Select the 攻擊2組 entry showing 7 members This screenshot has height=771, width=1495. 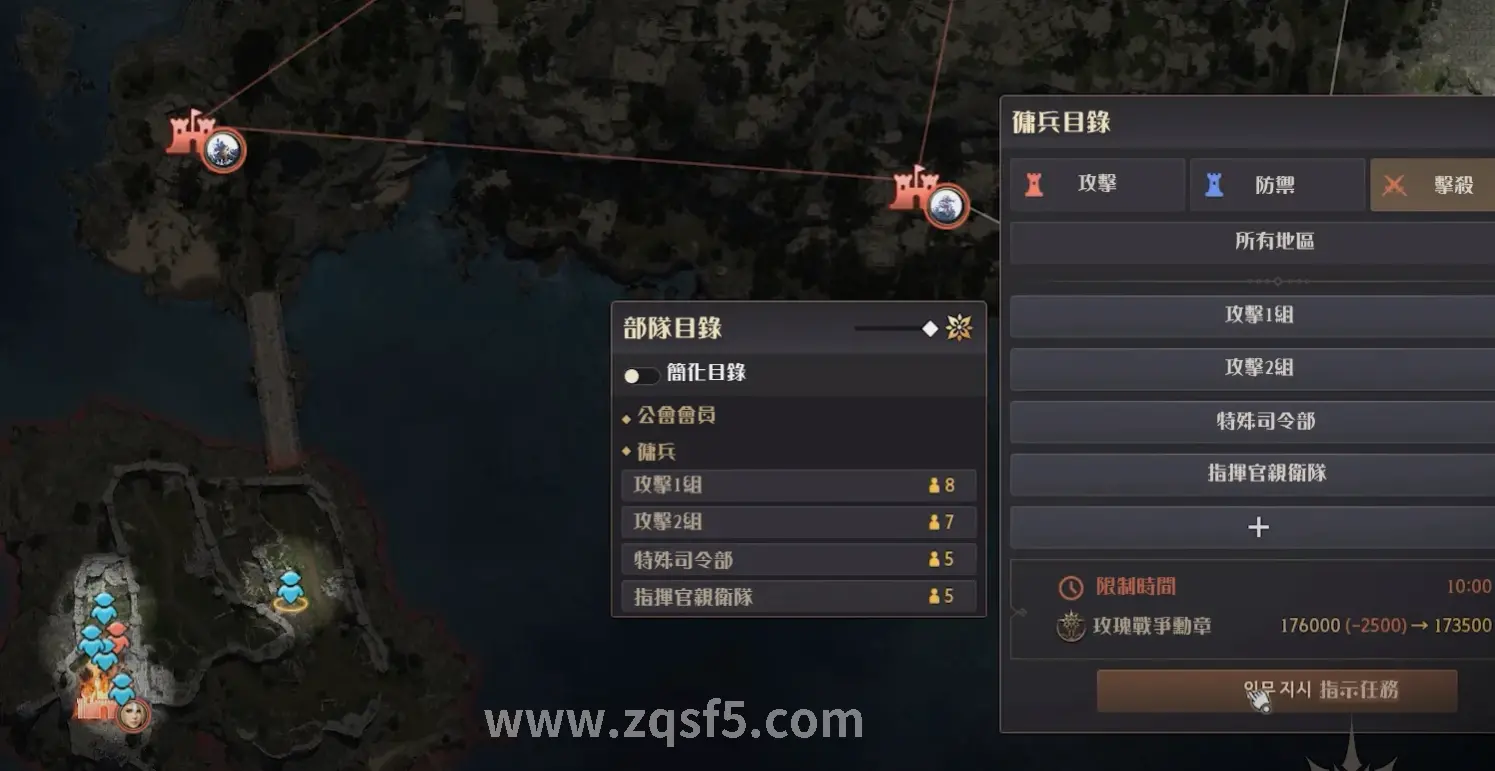click(x=796, y=521)
